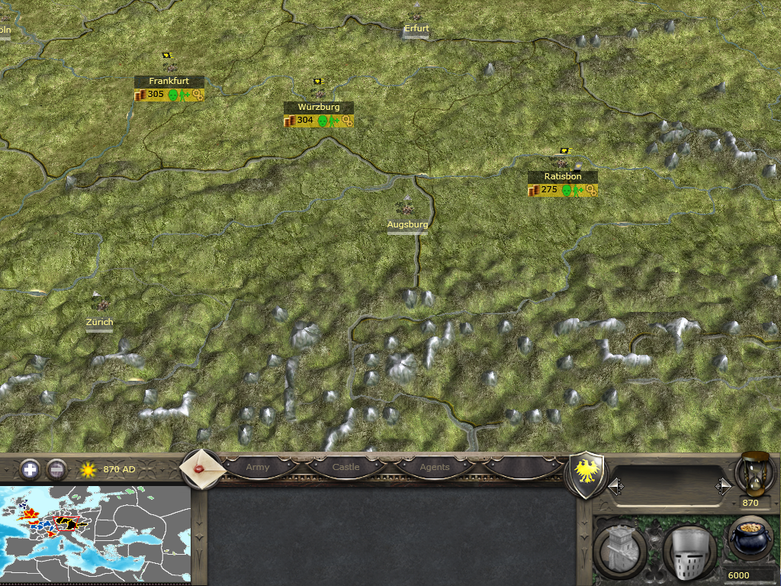The height and width of the screenshot is (586, 781).
Task: Select next item with right arrow
Action: pyautogui.click(x=723, y=485)
